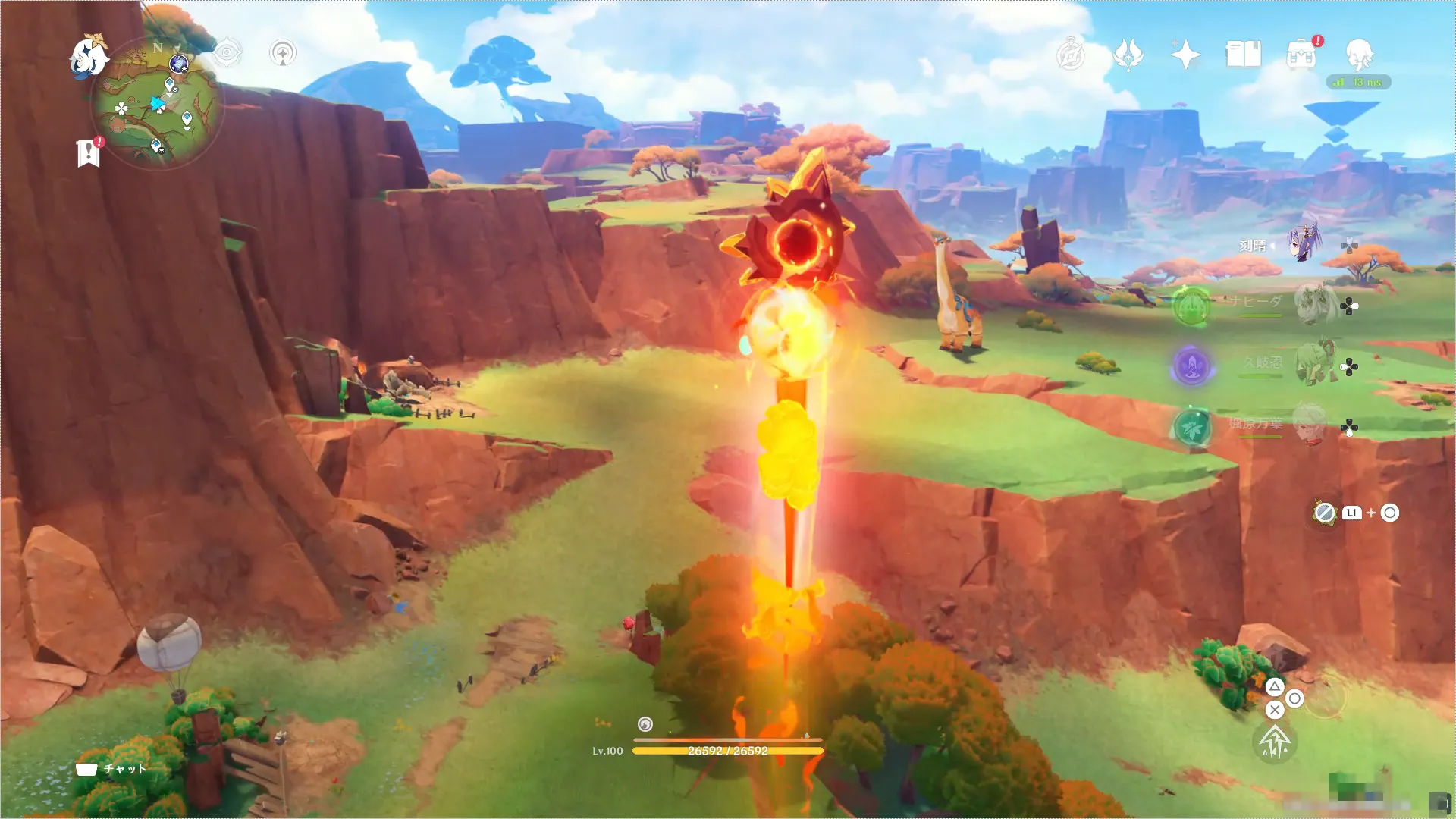Image resolution: width=1456 pixels, height=819 pixels.
Task: Open the four-pointed star wish menu
Action: (1185, 55)
